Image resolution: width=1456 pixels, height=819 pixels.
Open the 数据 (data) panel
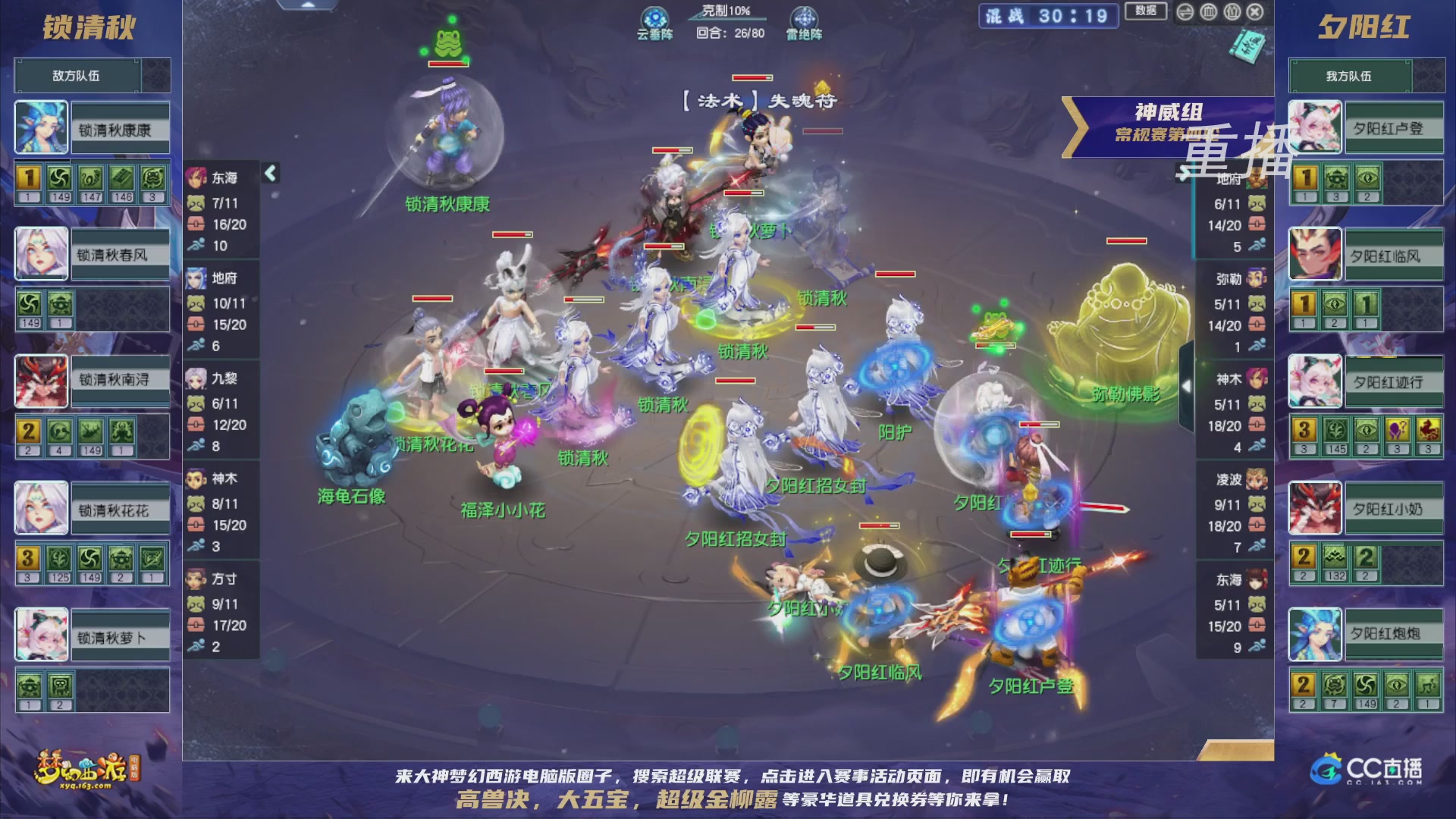1146,10
